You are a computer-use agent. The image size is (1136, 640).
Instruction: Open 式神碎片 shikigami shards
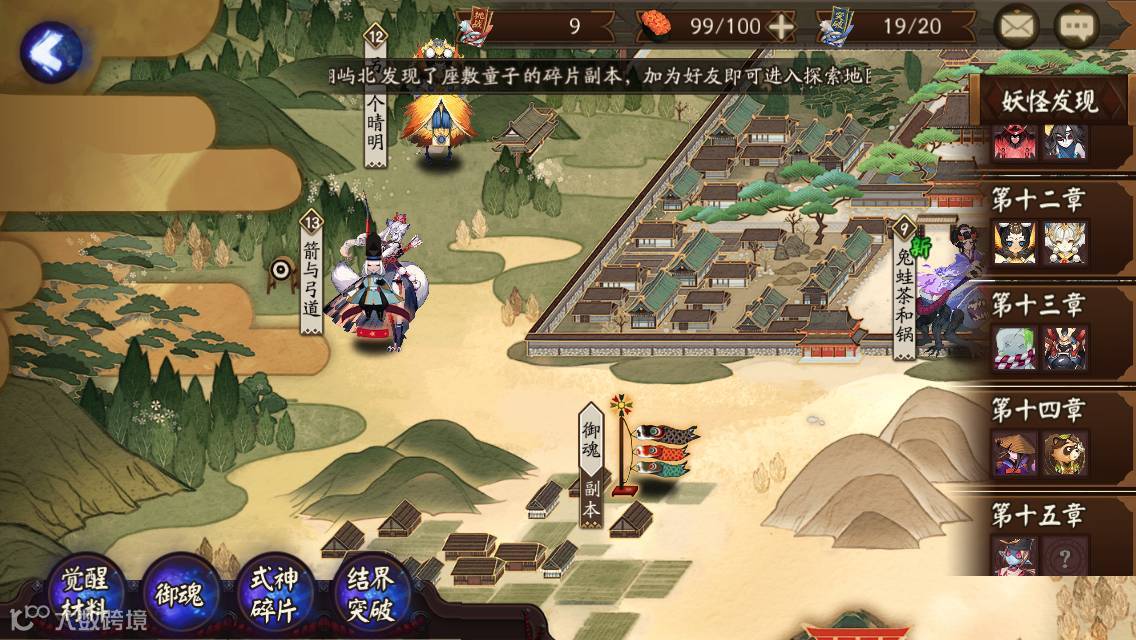click(273, 595)
